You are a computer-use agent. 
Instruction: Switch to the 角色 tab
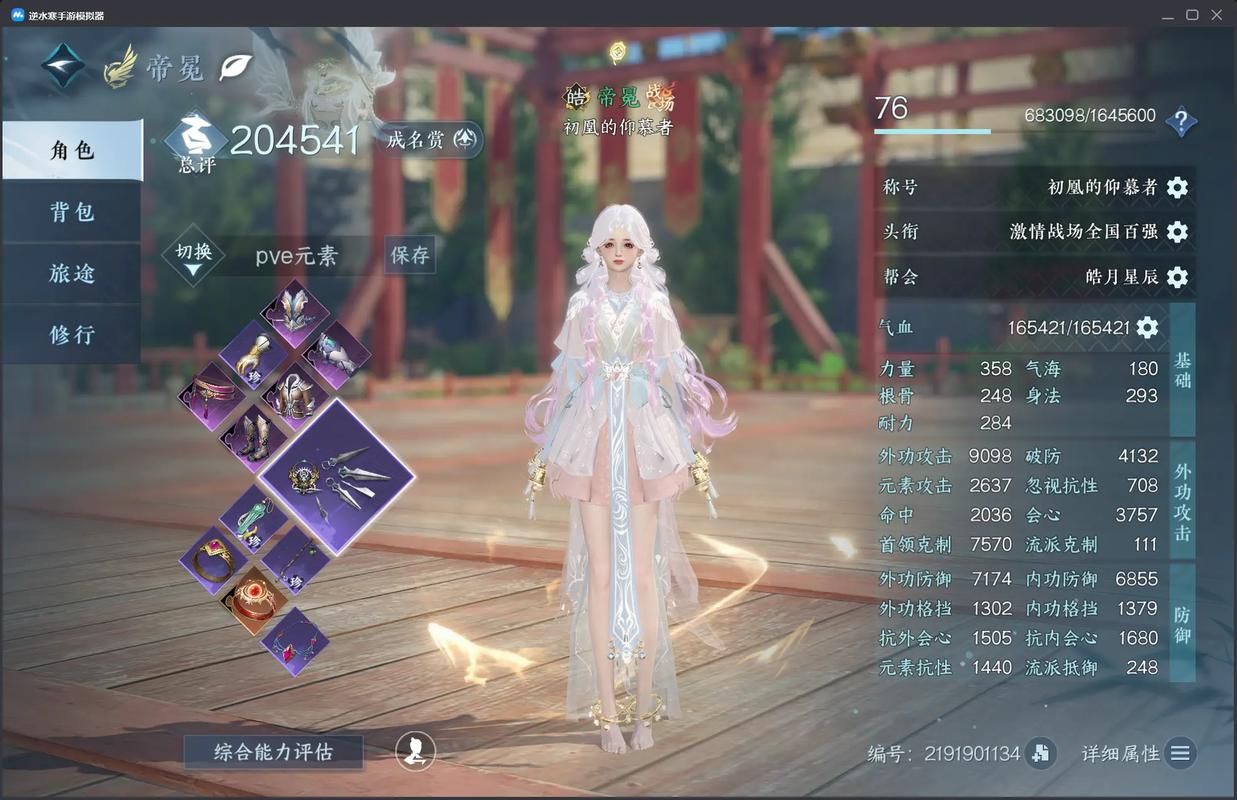point(72,150)
